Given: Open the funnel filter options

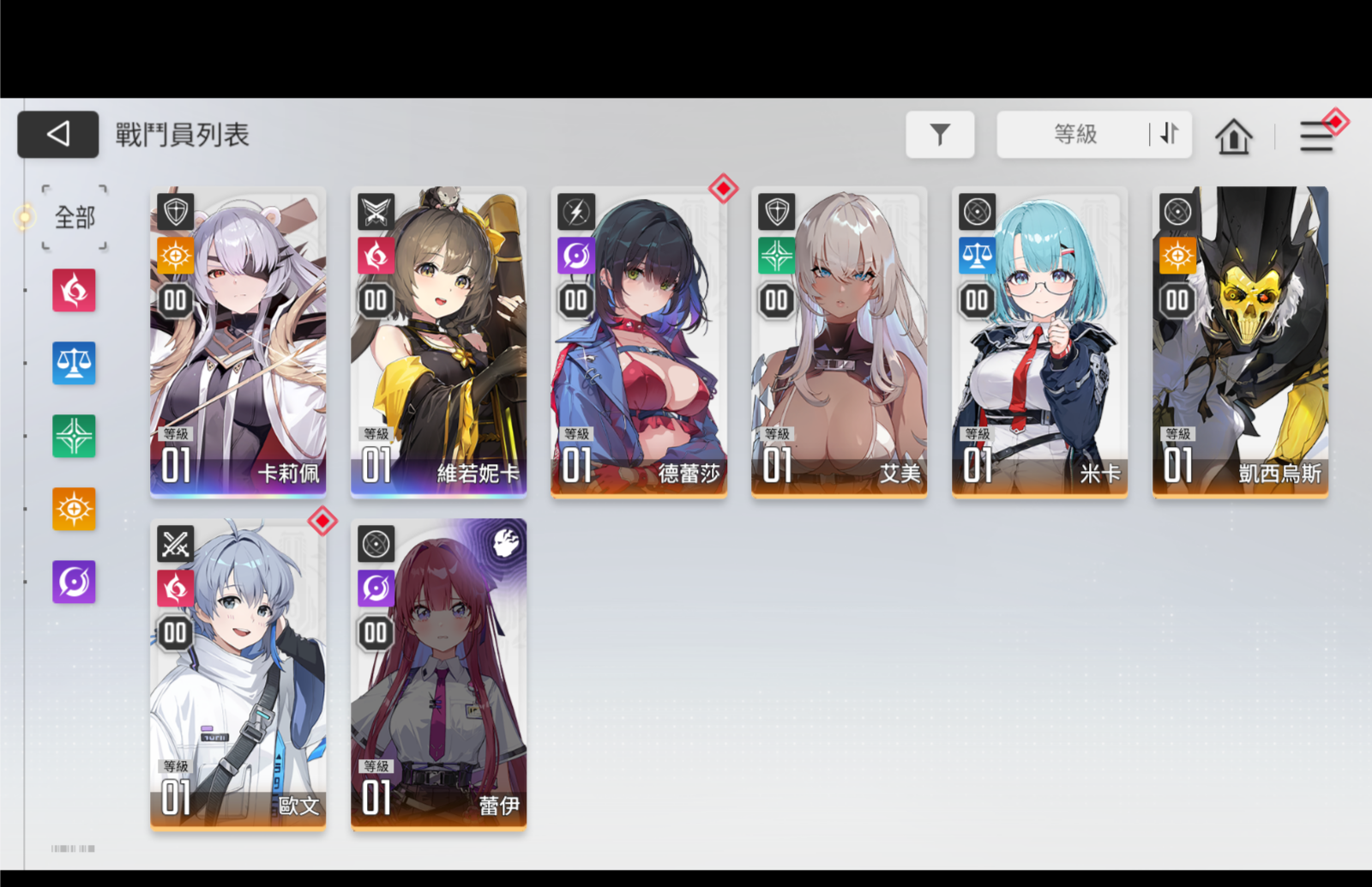Looking at the screenshot, I should point(940,135).
